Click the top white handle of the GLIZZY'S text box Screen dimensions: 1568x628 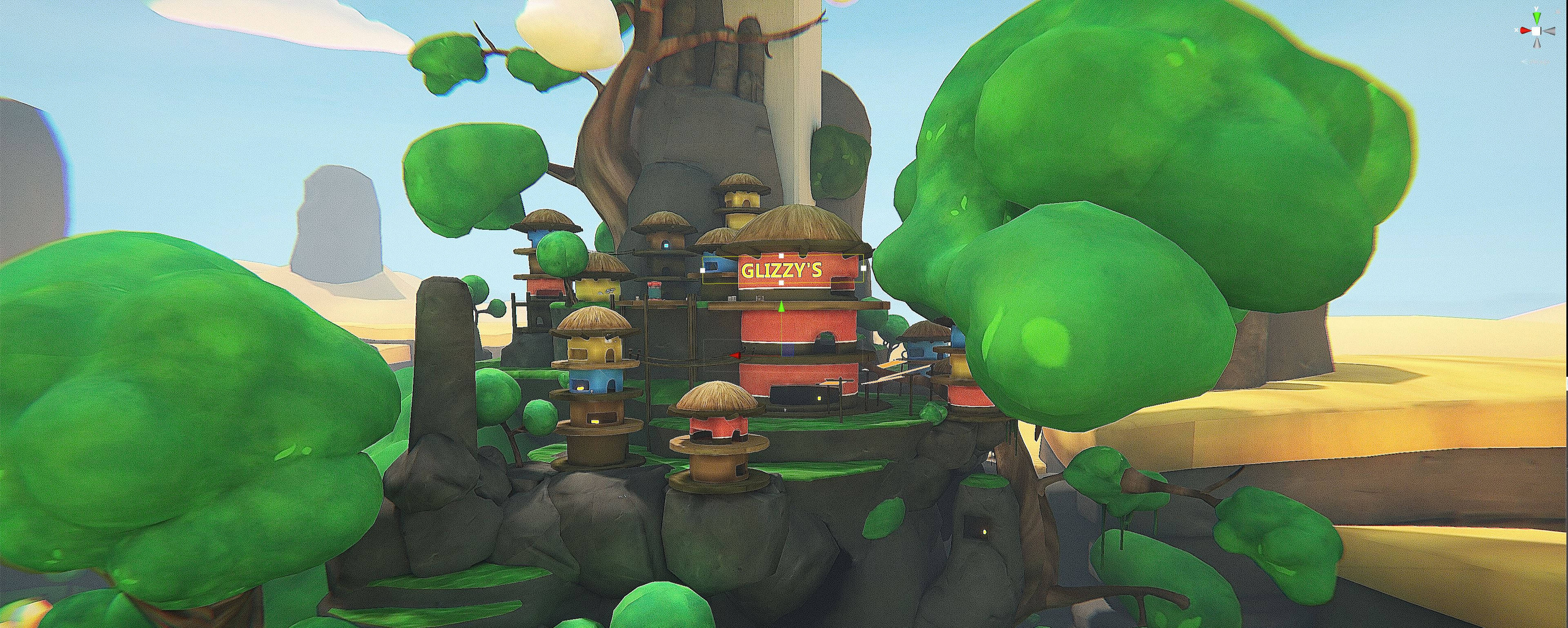(x=782, y=255)
